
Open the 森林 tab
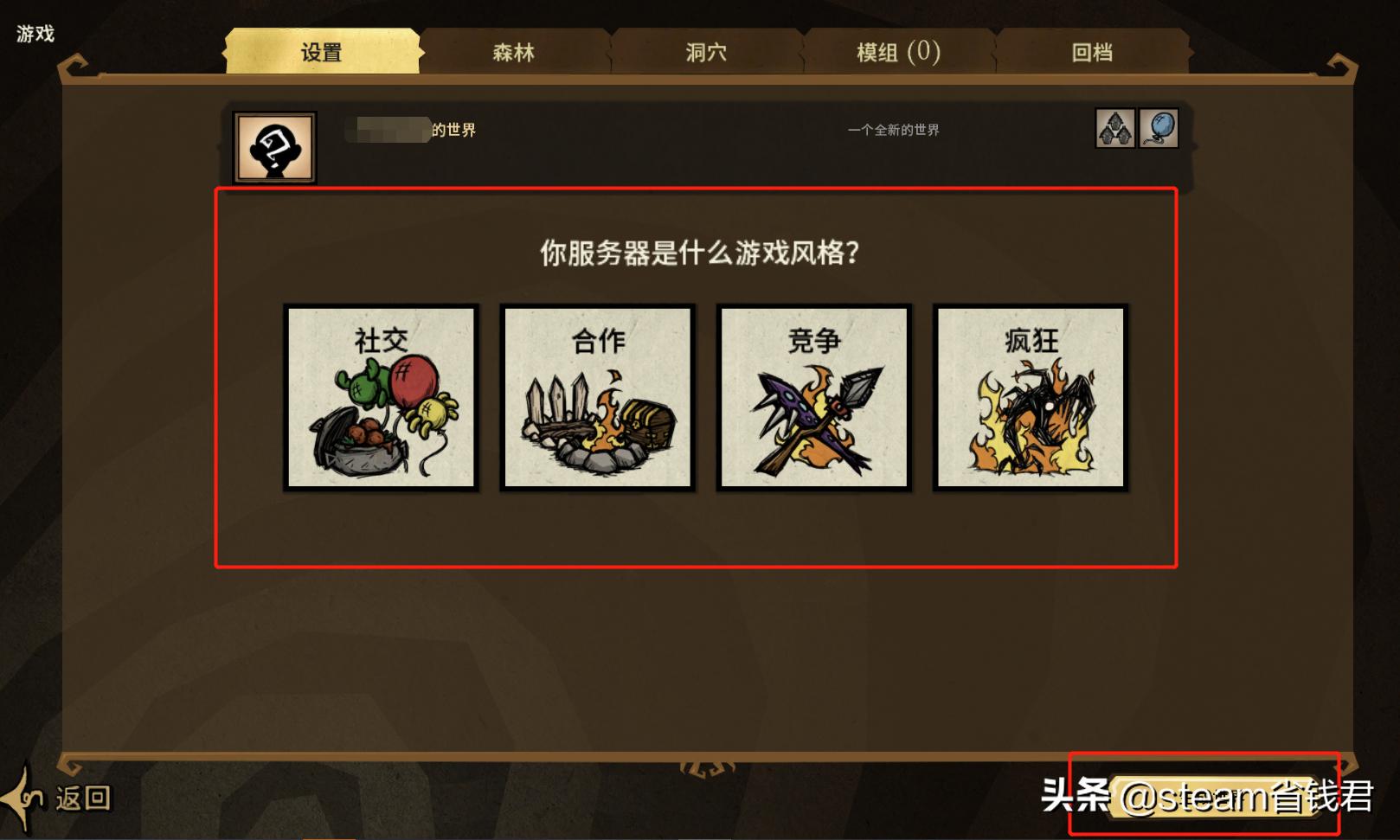514,52
